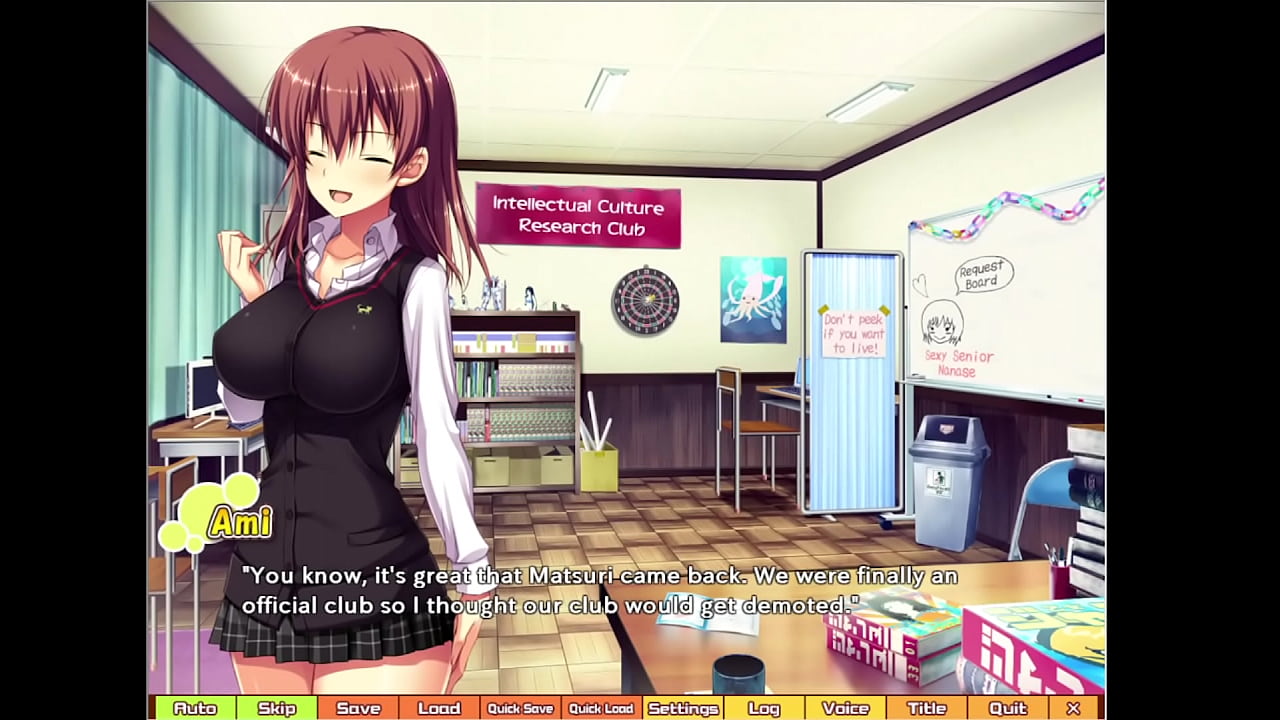Open the Settings screen
The image size is (1280, 720).
(683, 708)
